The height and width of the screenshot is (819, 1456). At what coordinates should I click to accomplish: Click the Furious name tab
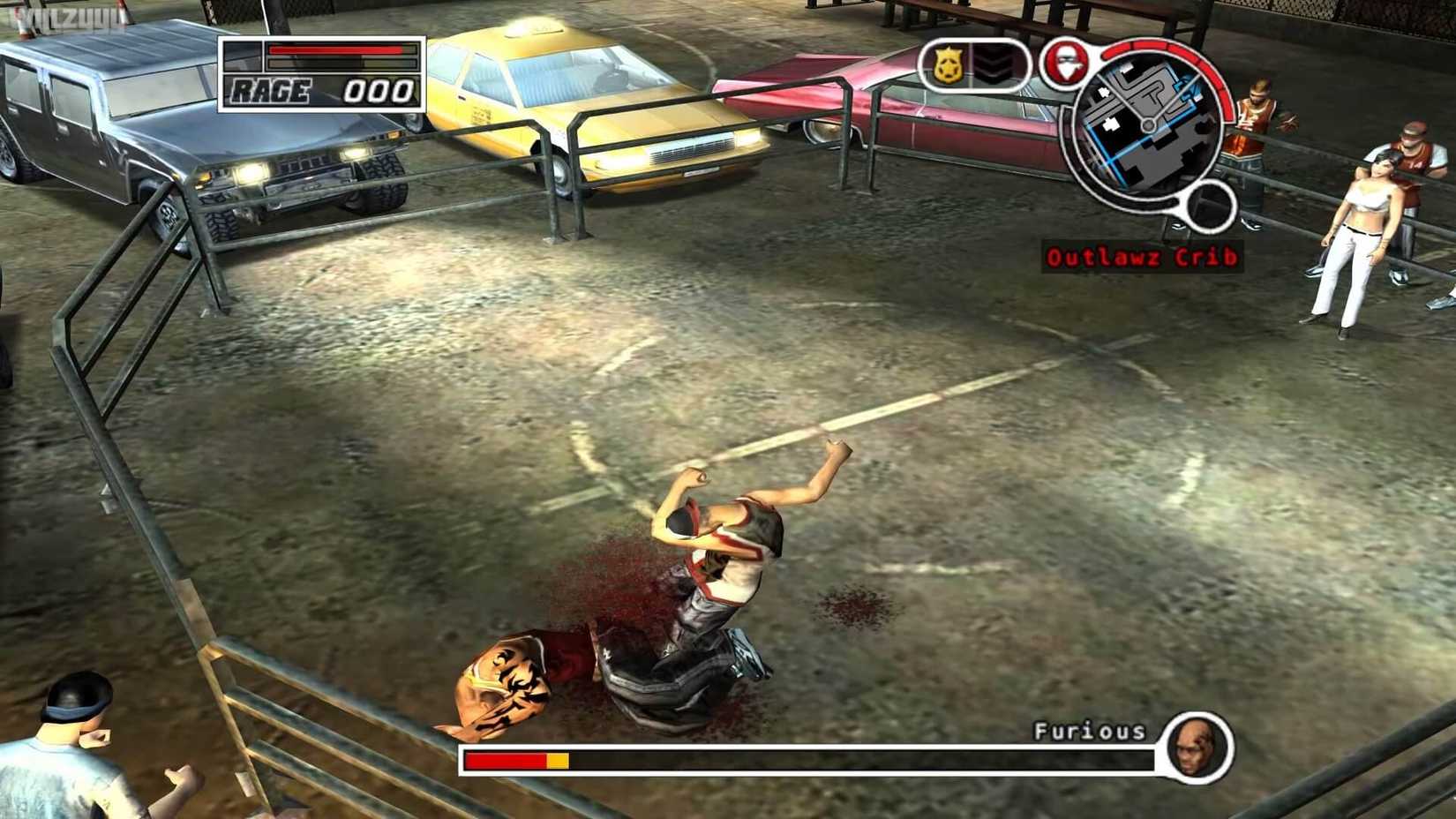1090,731
